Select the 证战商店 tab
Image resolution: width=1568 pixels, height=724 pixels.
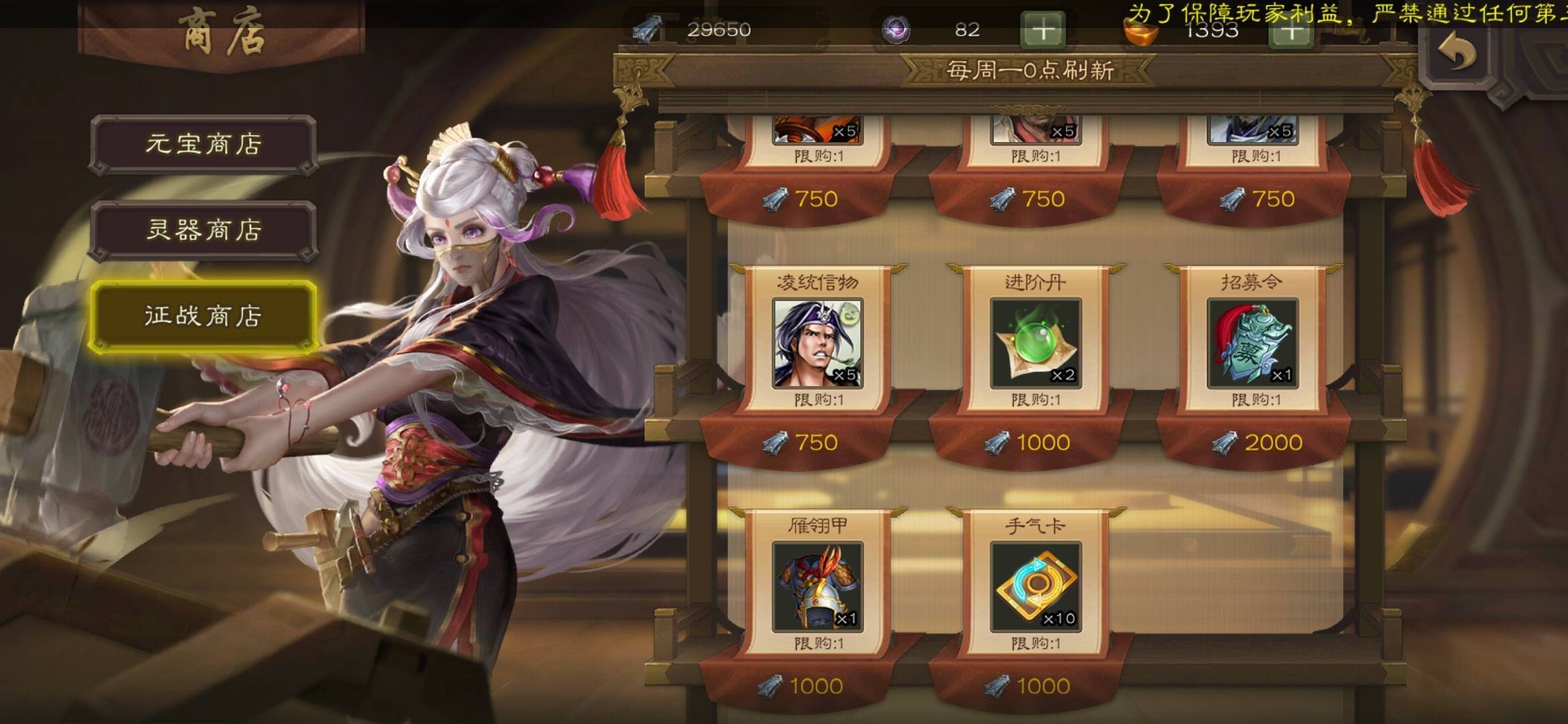click(203, 316)
